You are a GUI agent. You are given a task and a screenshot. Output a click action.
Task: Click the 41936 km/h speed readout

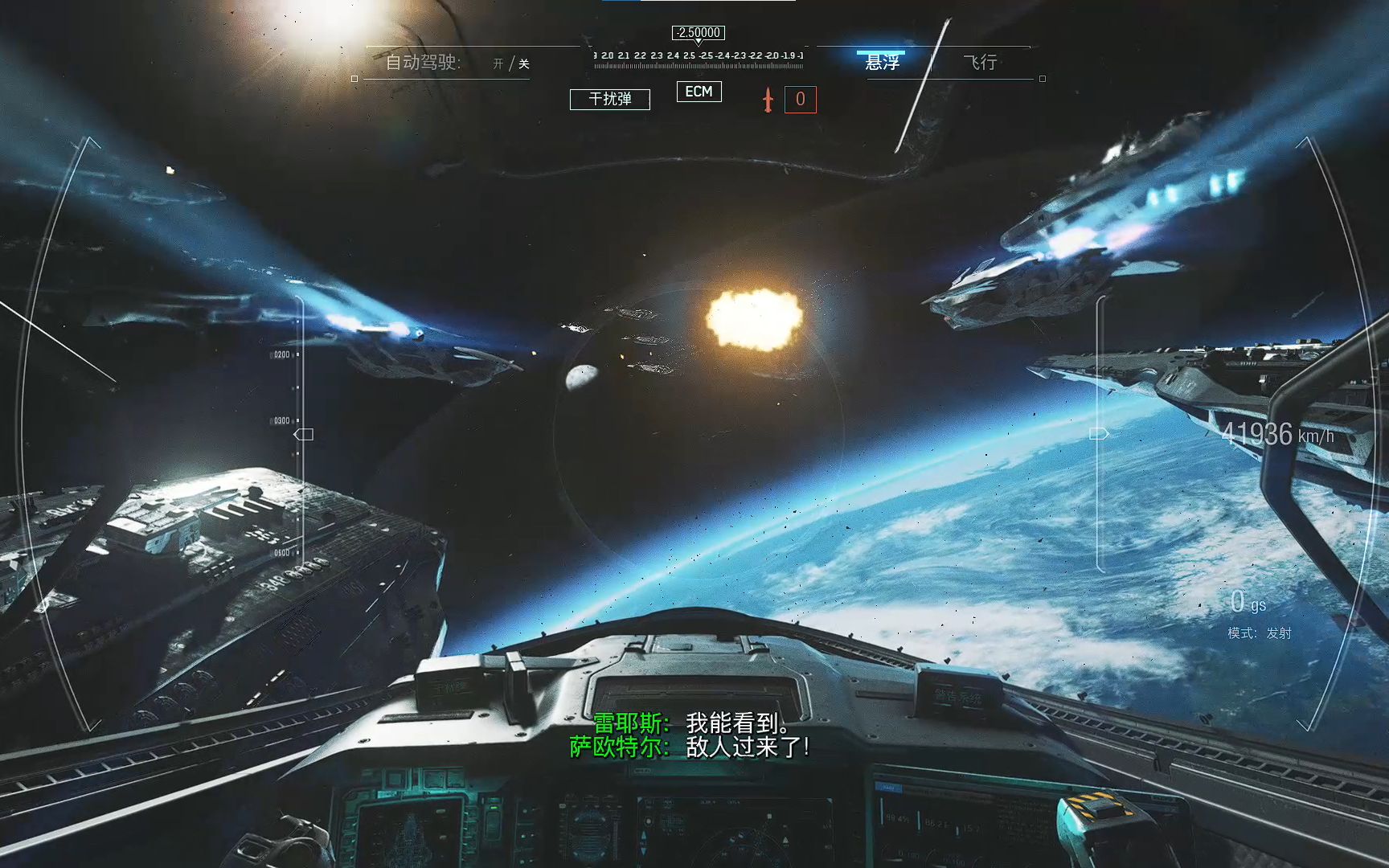[x=1278, y=433]
